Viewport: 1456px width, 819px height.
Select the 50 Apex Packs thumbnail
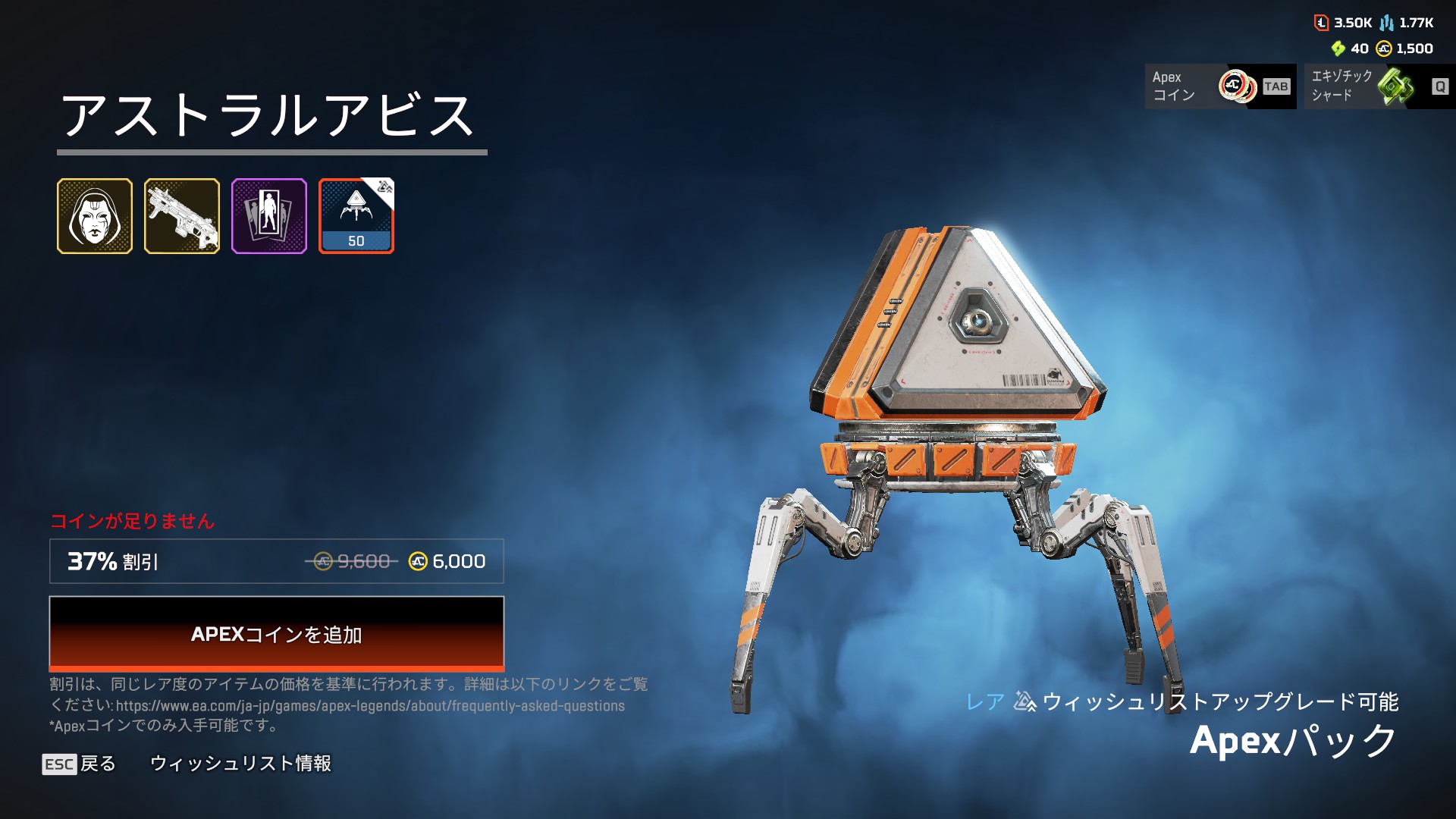point(356,216)
